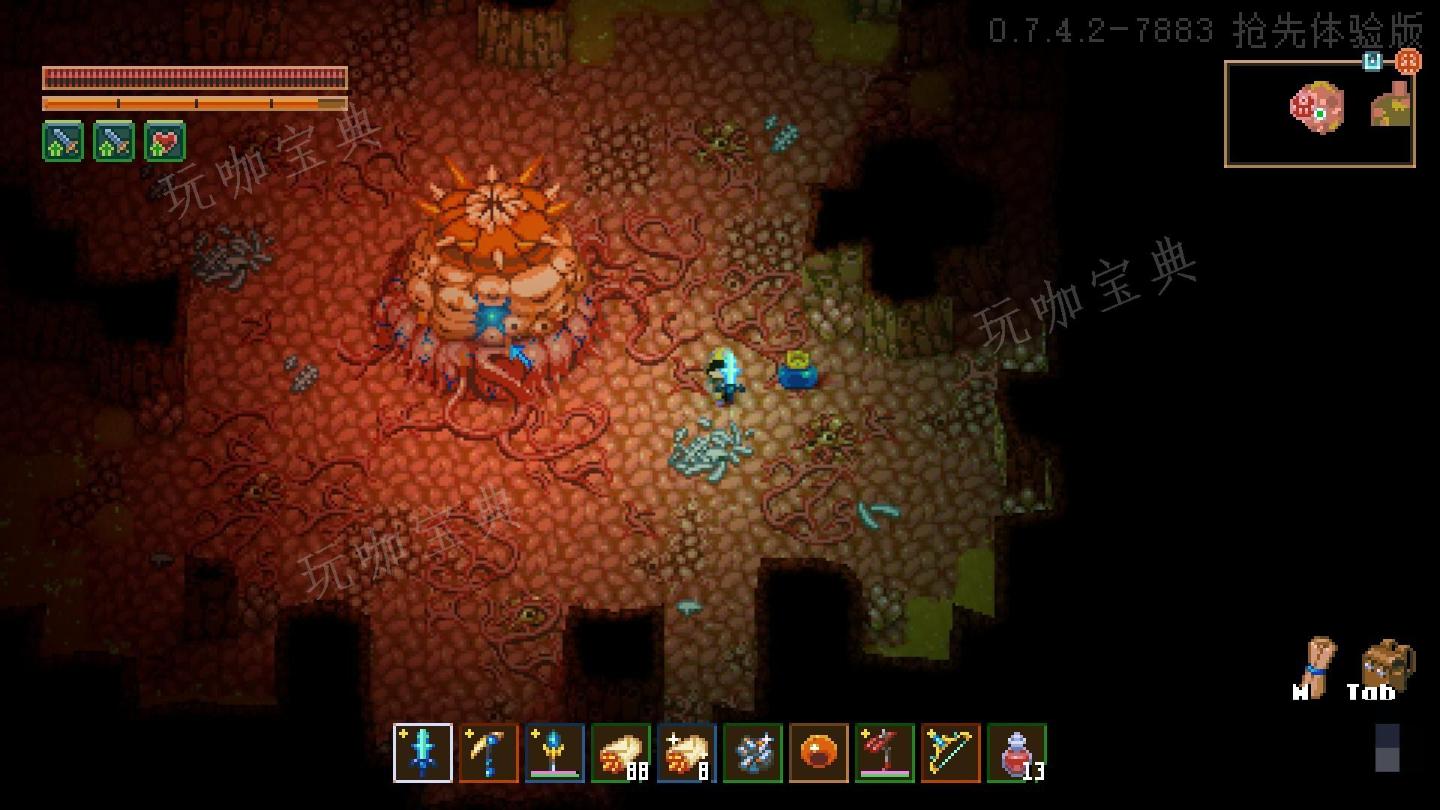Image resolution: width=1440 pixels, height=810 pixels.
Task: Click the blue bag icon above the minimap
Action: pos(1372,61)
